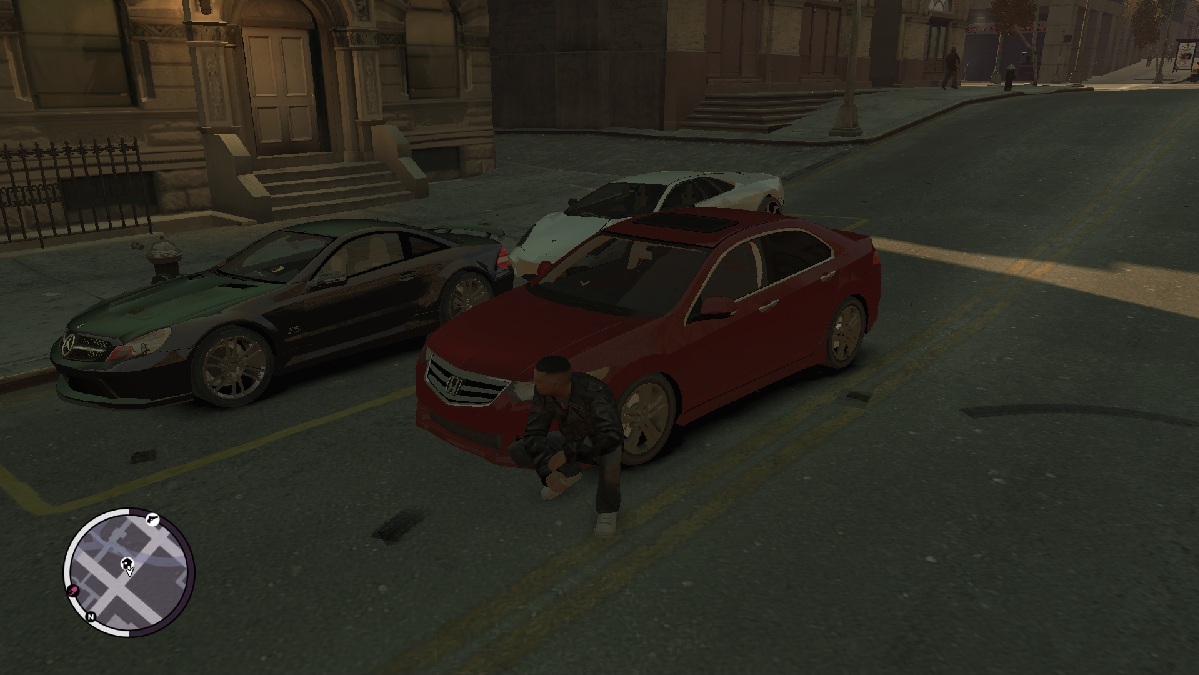The width and height of the screenshot is (1199, 675).
Task: Click the pink marker on the radar edge
Action: pos(73,593)
